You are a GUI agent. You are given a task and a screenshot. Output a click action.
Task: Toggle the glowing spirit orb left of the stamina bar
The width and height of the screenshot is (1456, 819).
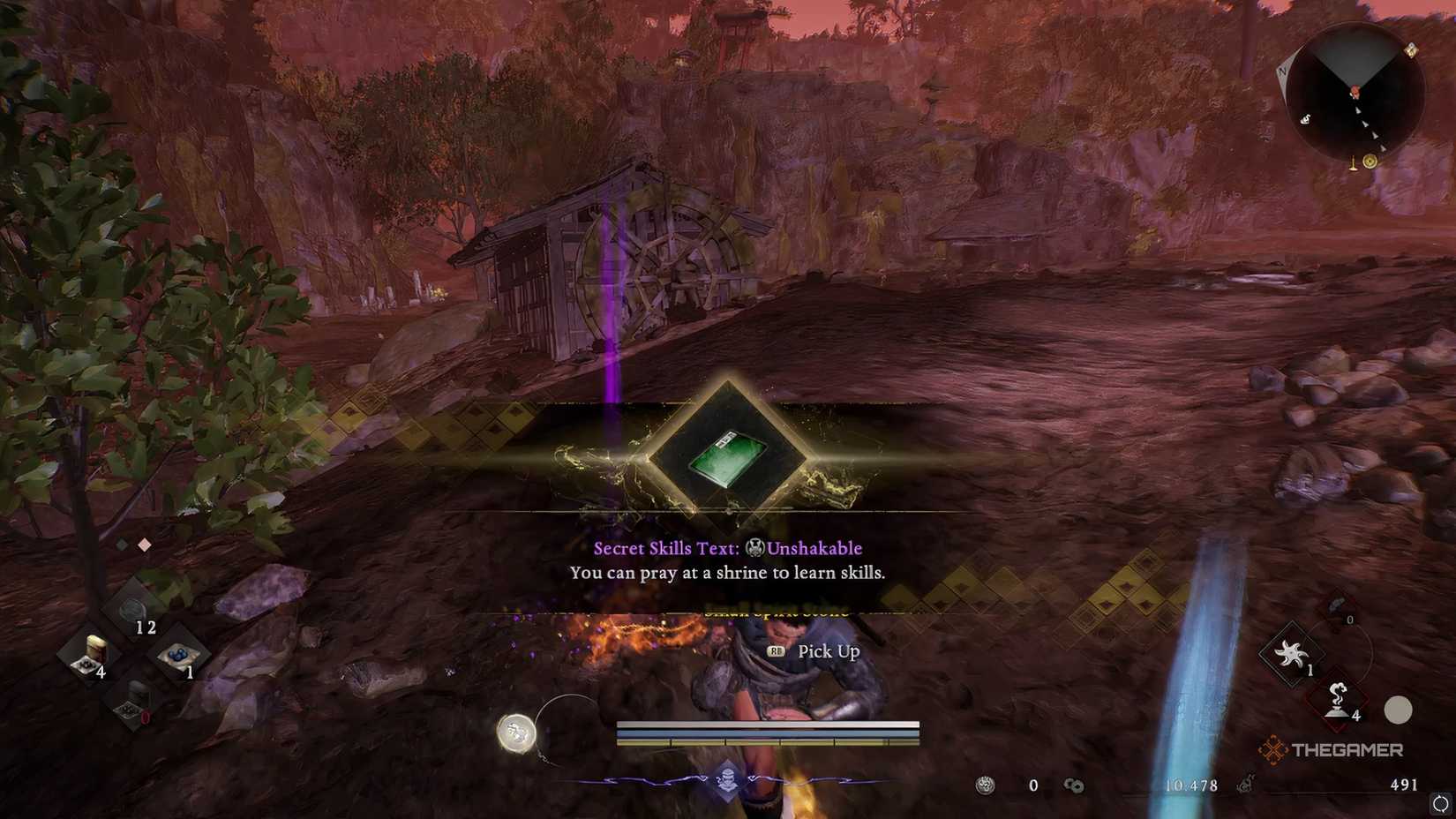pyautogui.click(x=517, y=733)
